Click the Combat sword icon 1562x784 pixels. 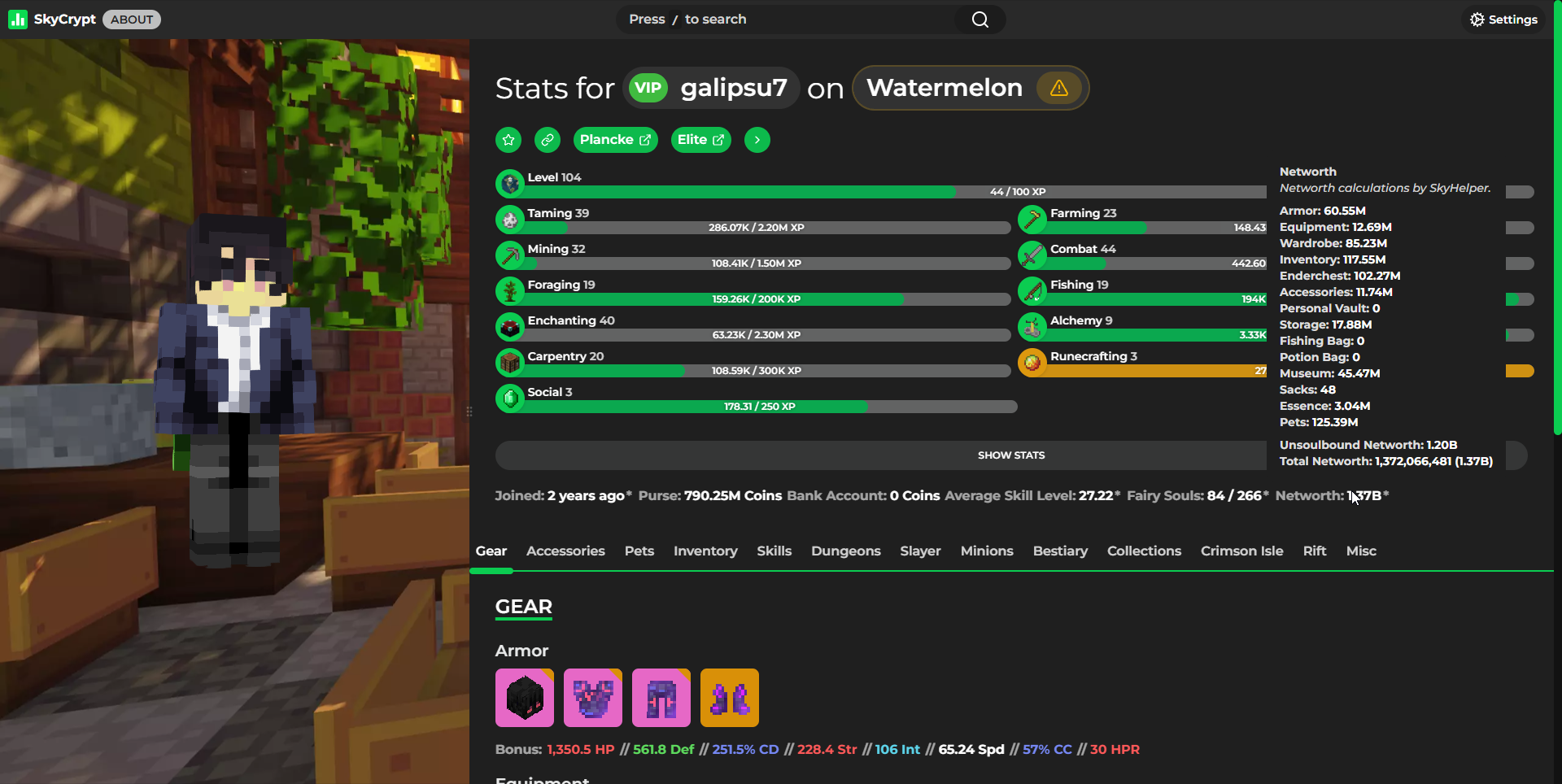[x=1033, y=255]
